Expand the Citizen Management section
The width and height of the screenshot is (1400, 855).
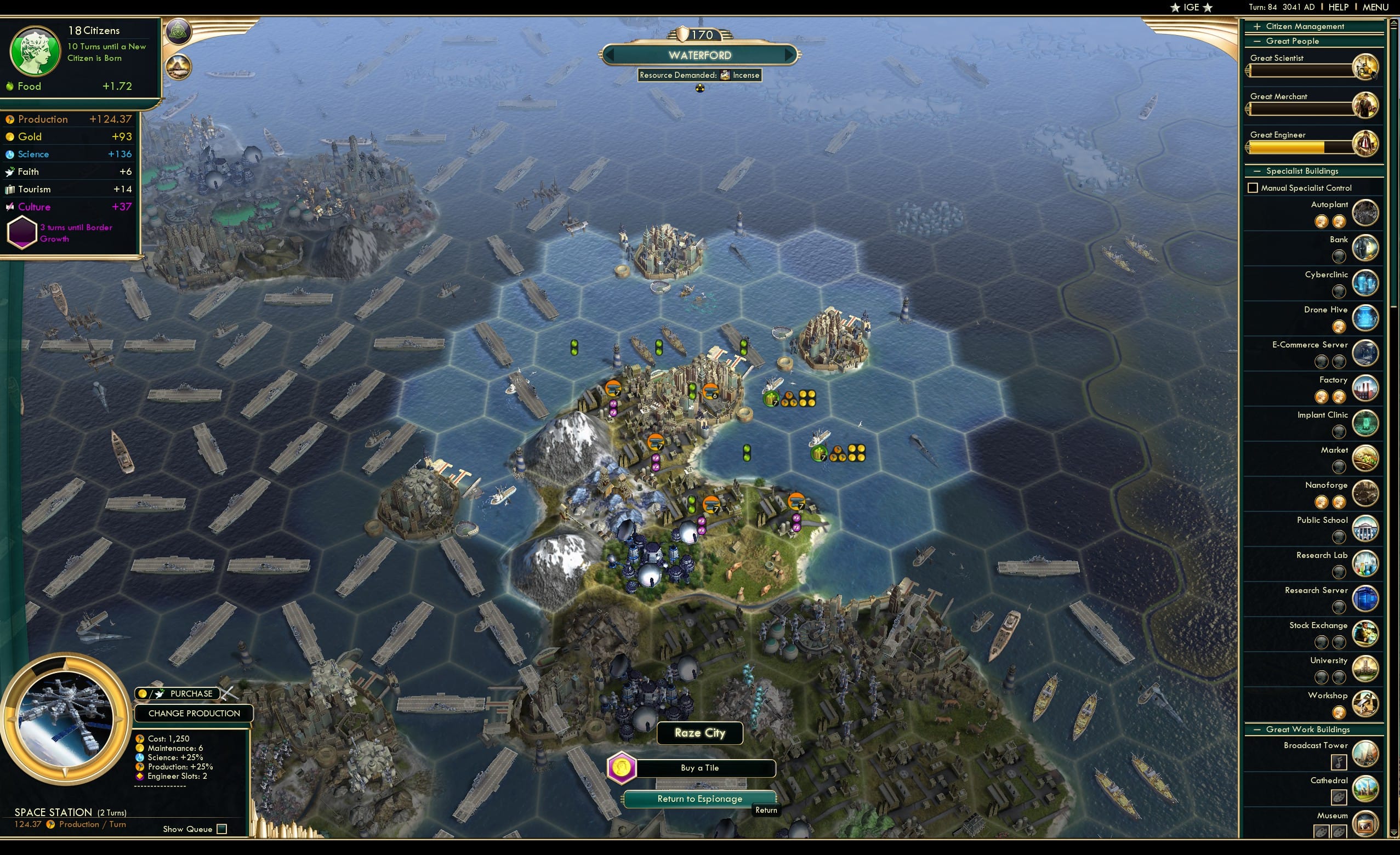pyautogui.click(x=1259, y=26)
